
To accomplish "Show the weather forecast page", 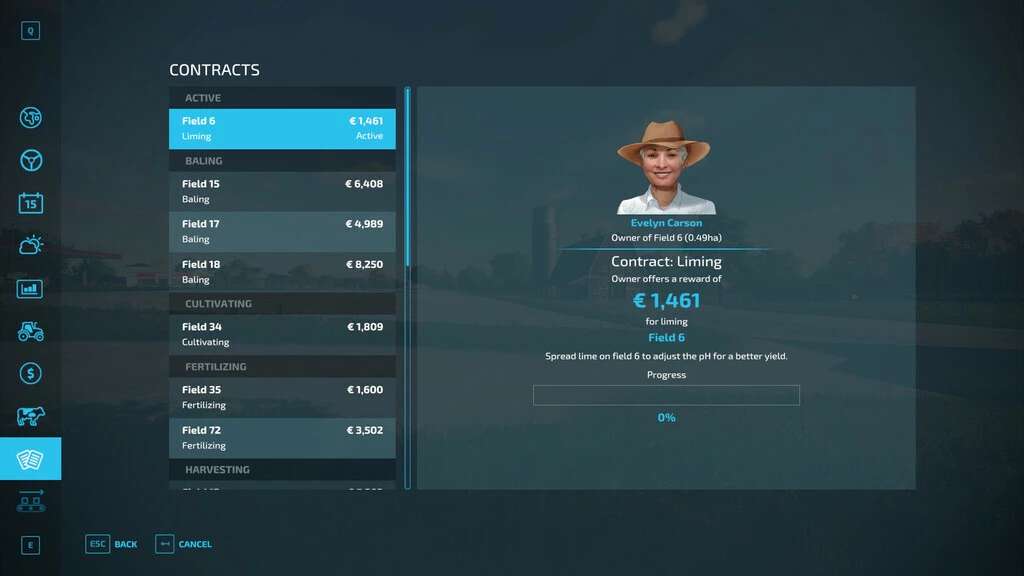I will click(x=31, y=245).
